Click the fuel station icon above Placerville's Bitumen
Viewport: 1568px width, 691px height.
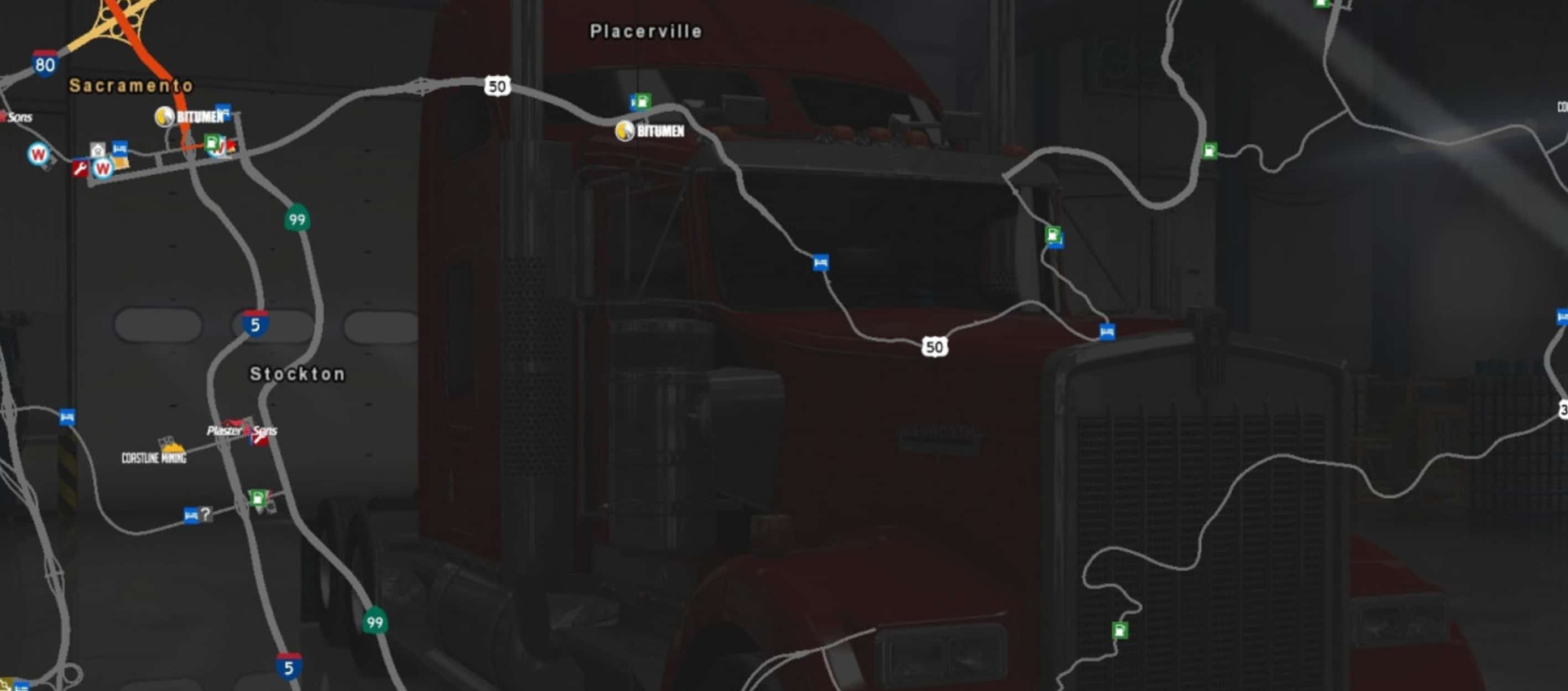[x=640, y=102]
